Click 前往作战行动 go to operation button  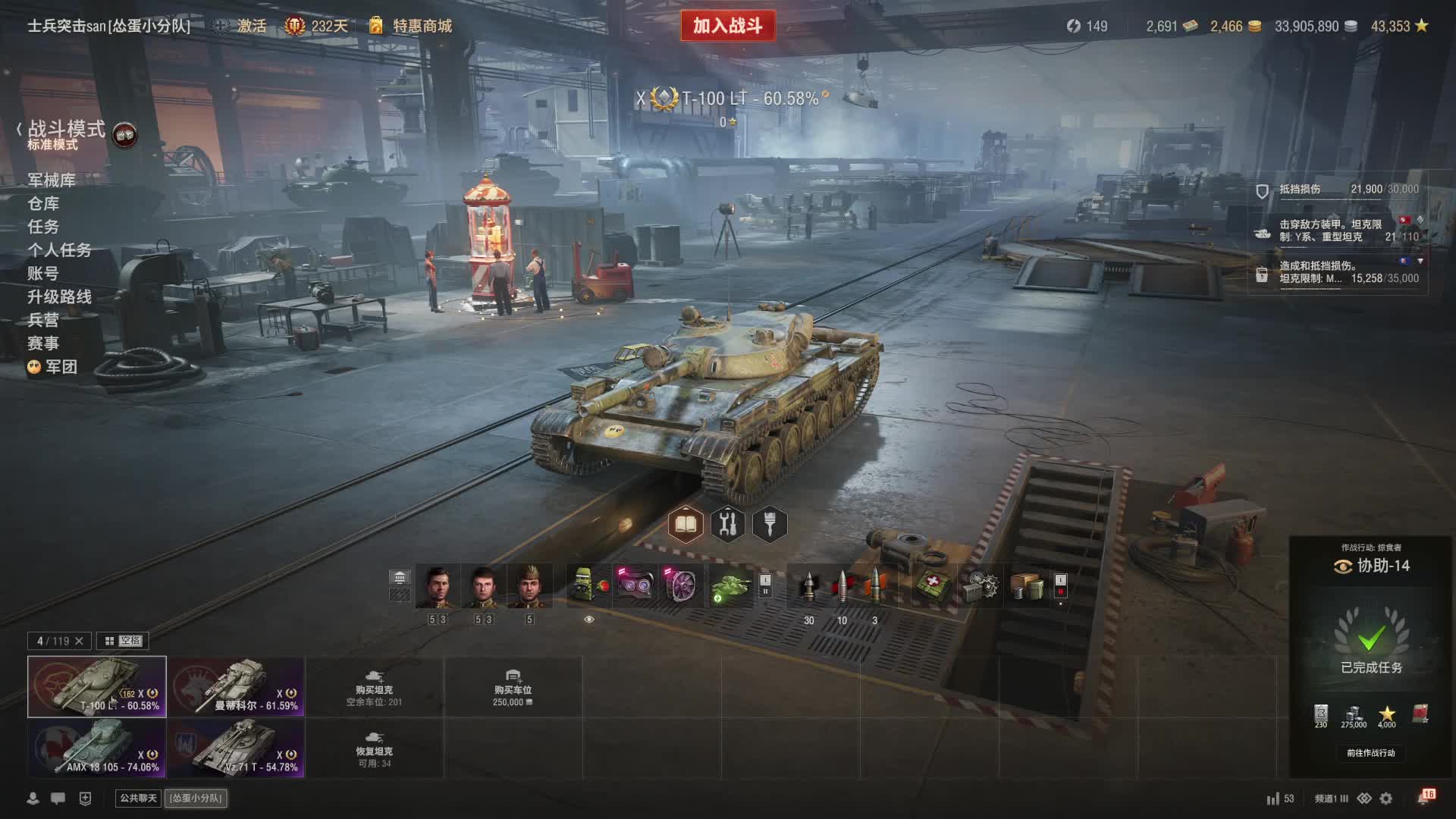(1370, 753)
